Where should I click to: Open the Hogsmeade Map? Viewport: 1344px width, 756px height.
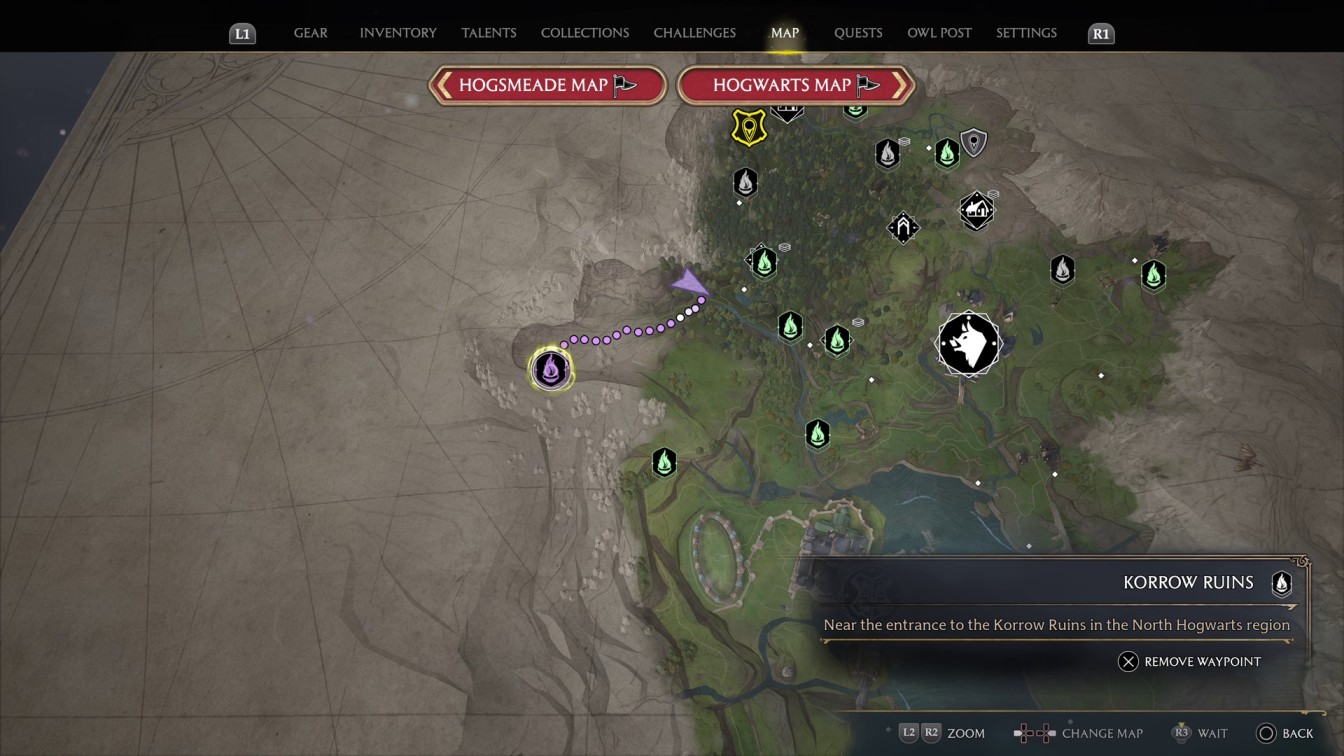click(547, 85)
